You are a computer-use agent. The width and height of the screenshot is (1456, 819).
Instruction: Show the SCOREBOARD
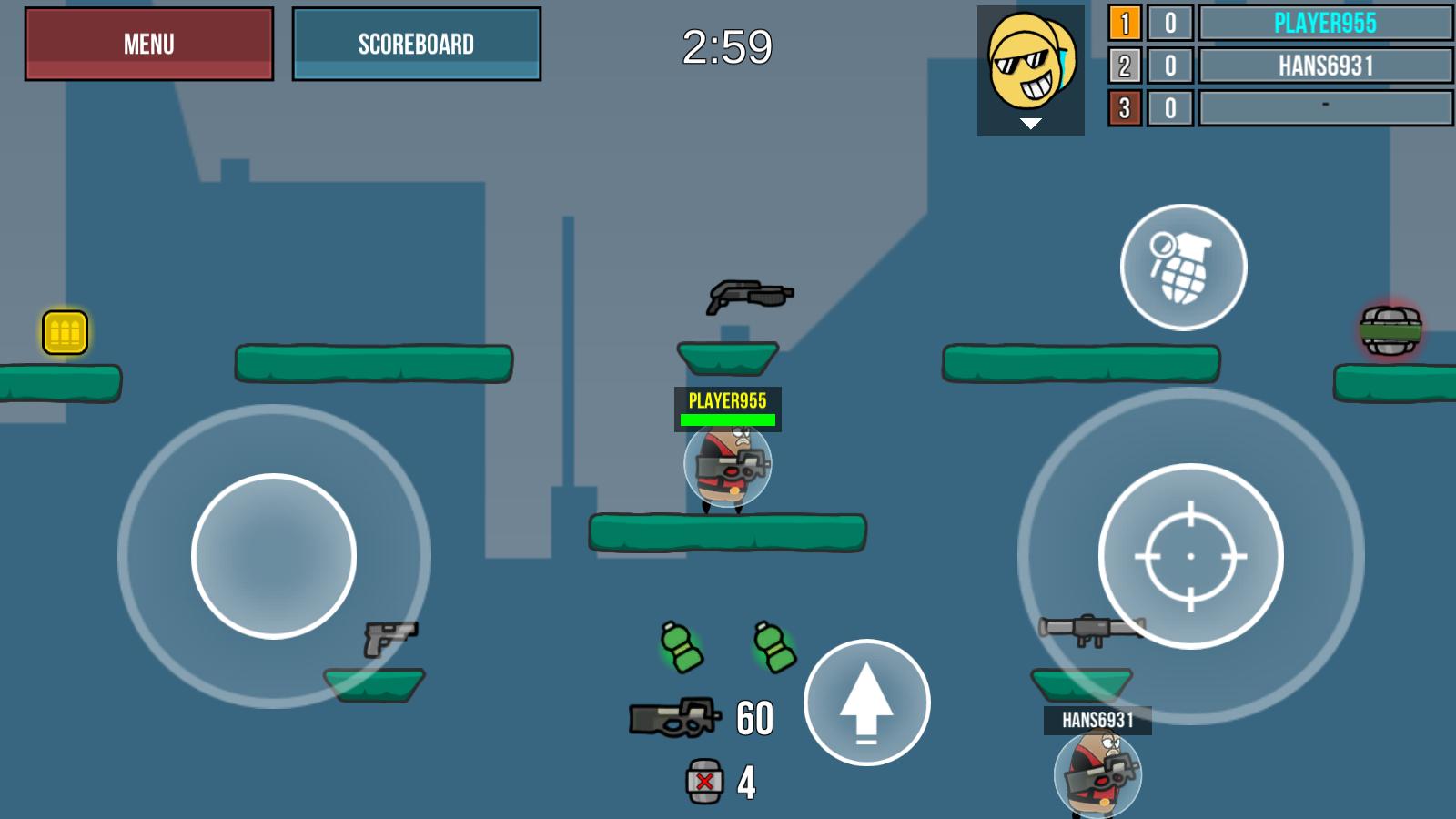[416, 44]
